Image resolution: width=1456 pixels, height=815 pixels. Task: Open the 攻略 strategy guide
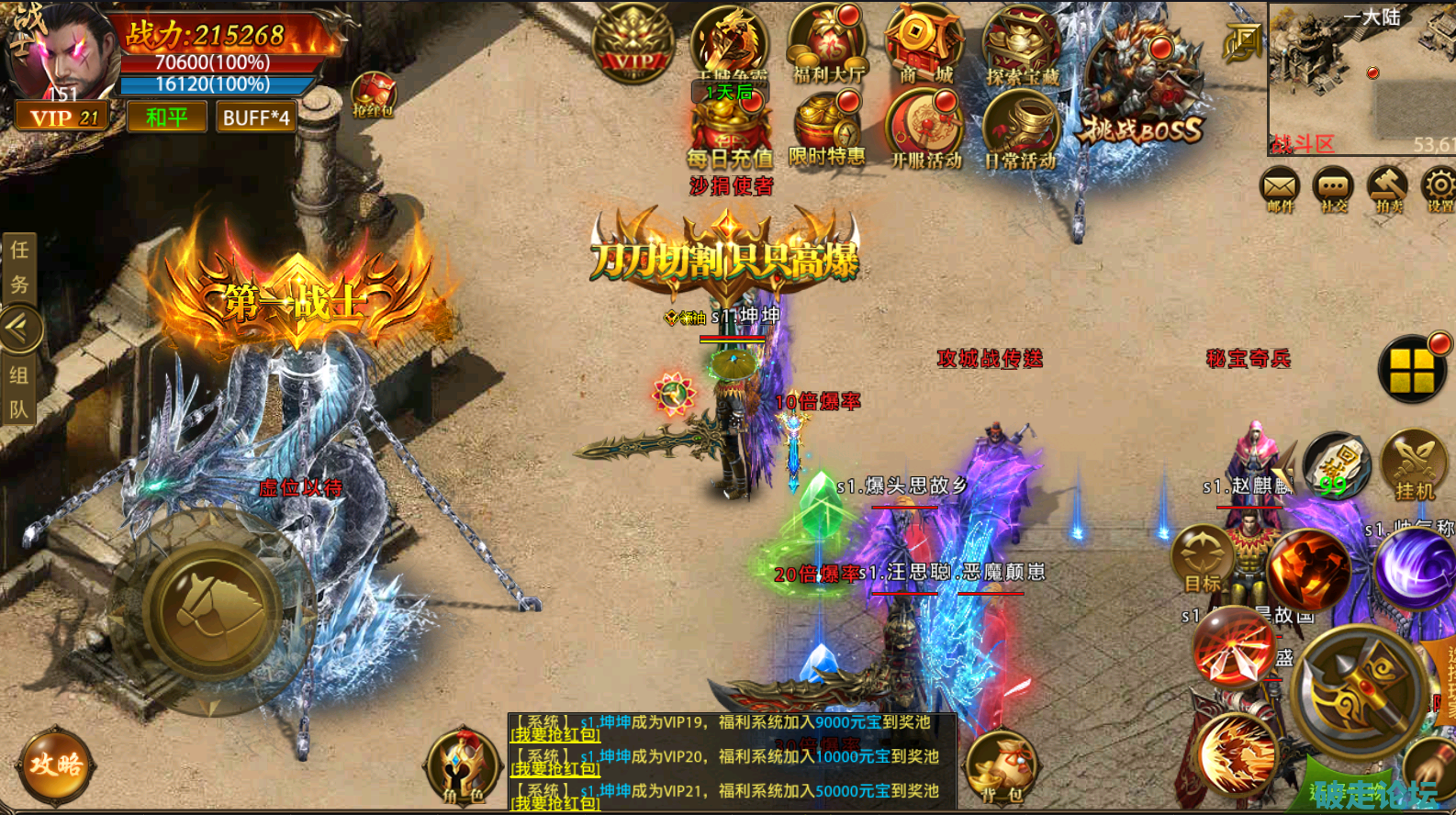56,765
